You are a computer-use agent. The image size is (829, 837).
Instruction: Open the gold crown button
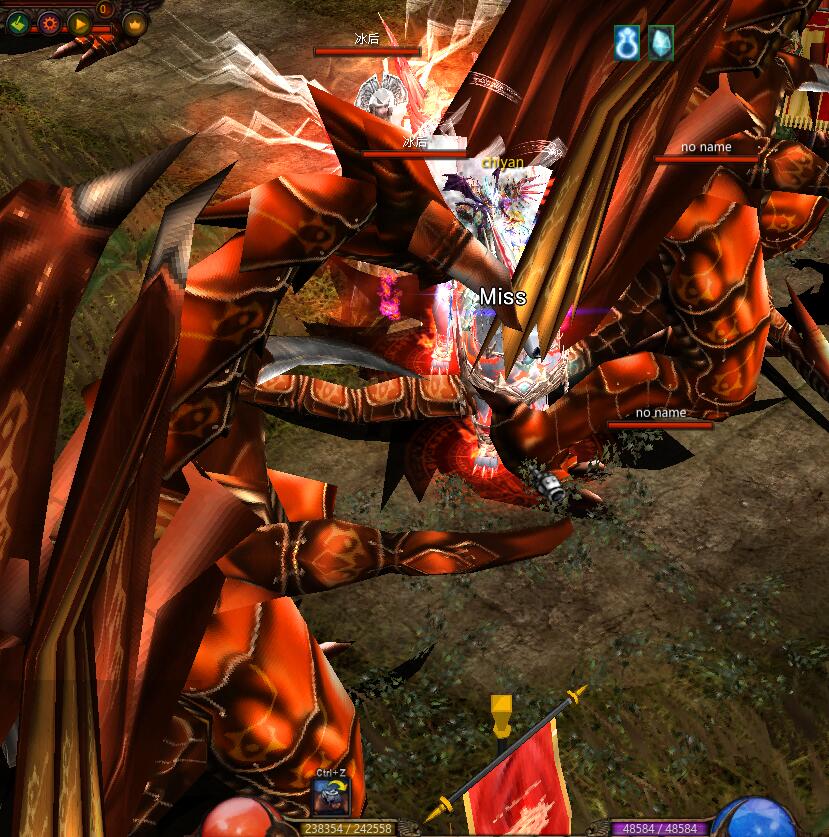(x=135, y=22)
